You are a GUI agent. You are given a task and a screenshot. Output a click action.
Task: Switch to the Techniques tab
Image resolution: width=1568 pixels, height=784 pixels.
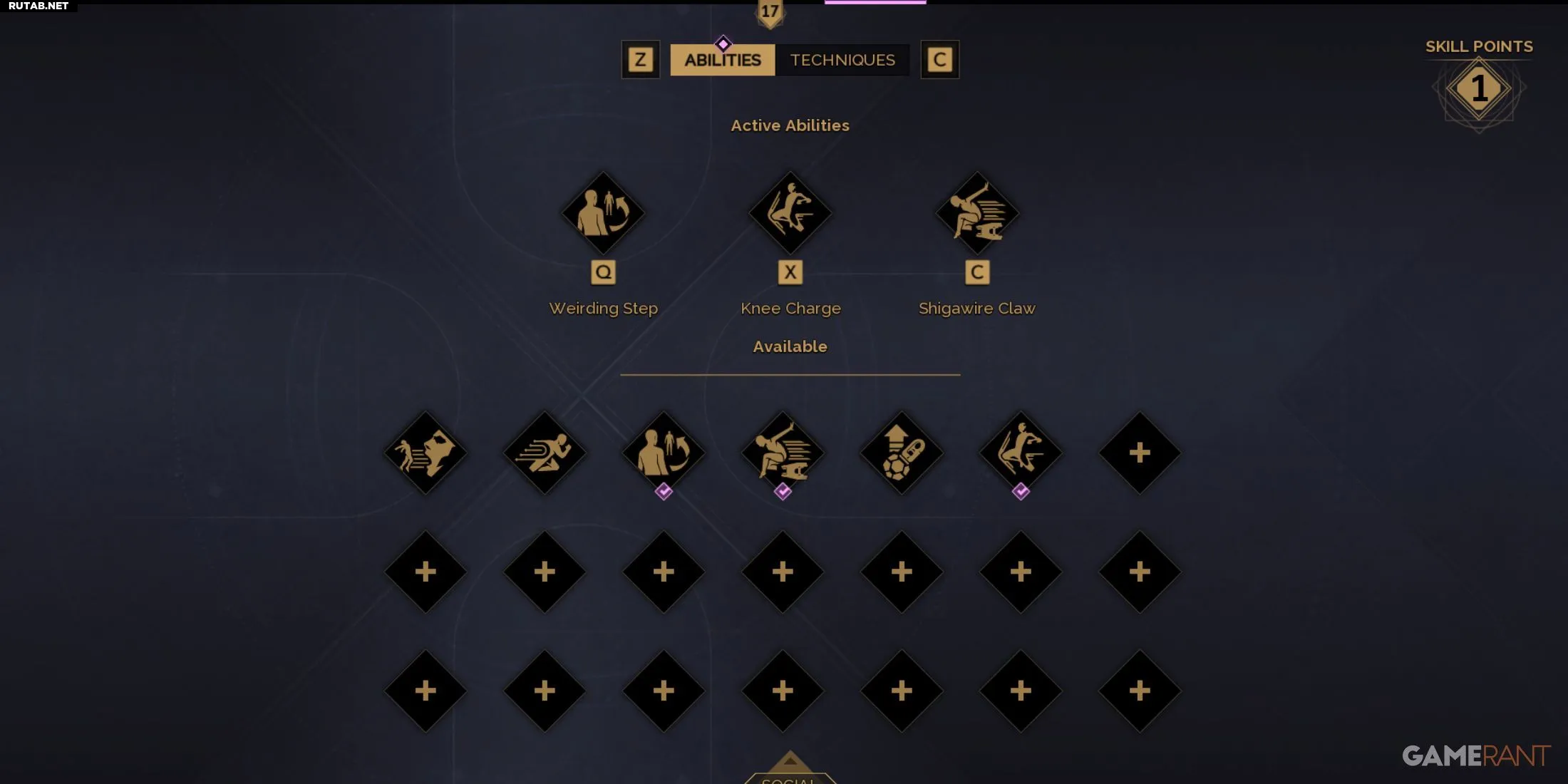point(842,60)
